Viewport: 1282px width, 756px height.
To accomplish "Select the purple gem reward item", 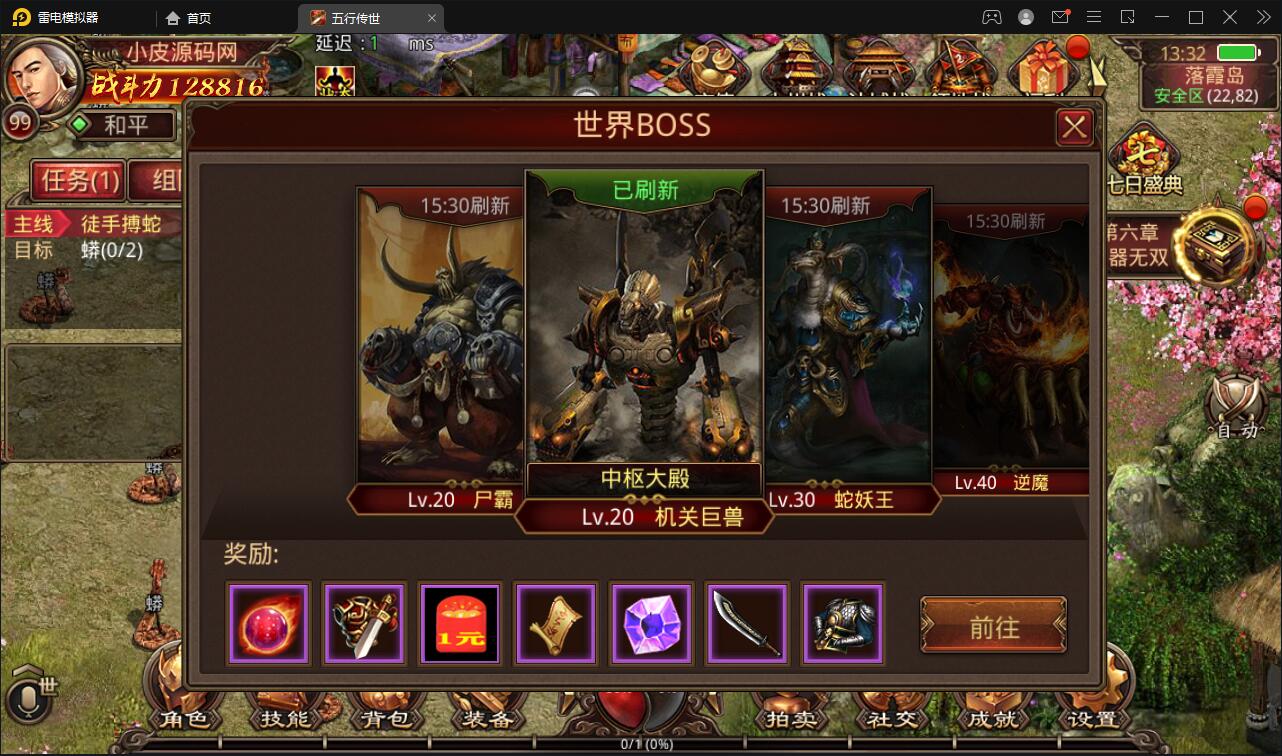I will point(652,623).
